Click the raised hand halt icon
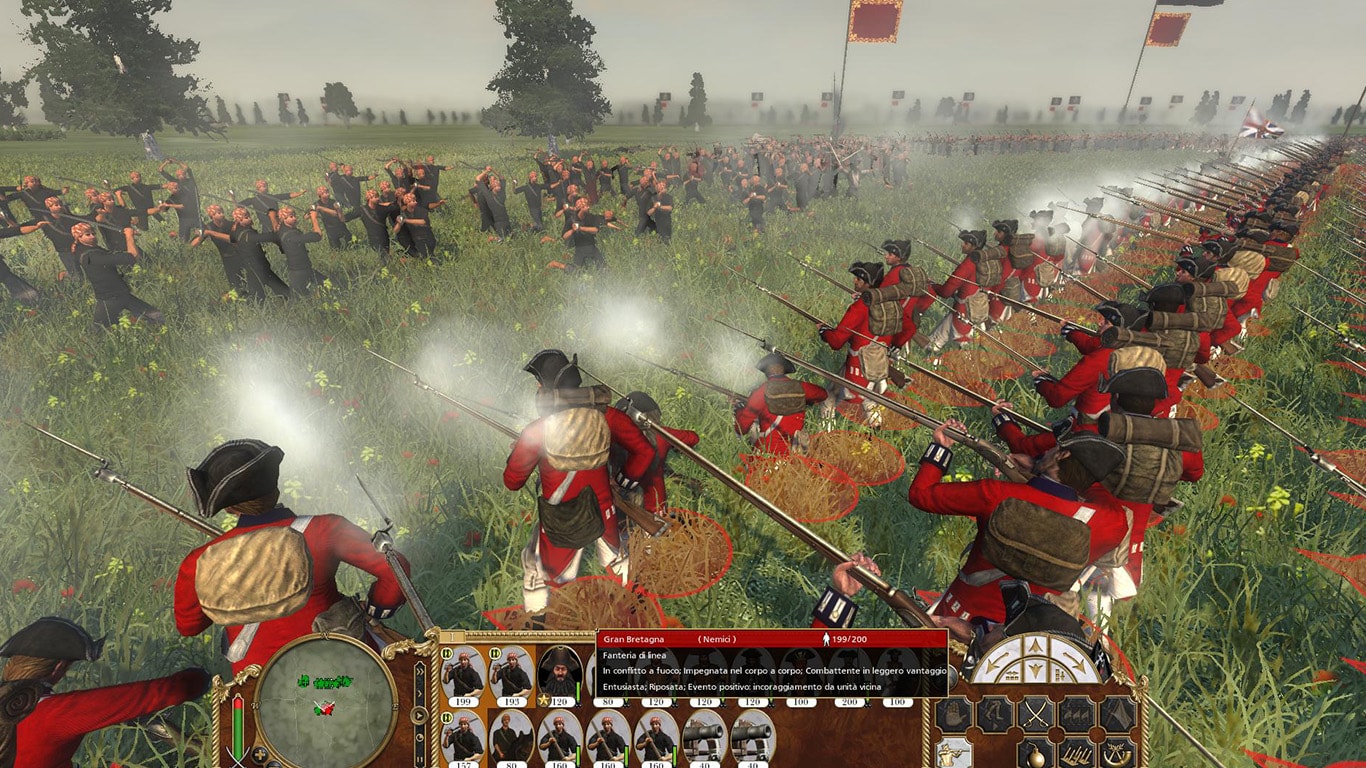Image resolution: width=1366 pixels, height=768 pixels. point(952,713)
